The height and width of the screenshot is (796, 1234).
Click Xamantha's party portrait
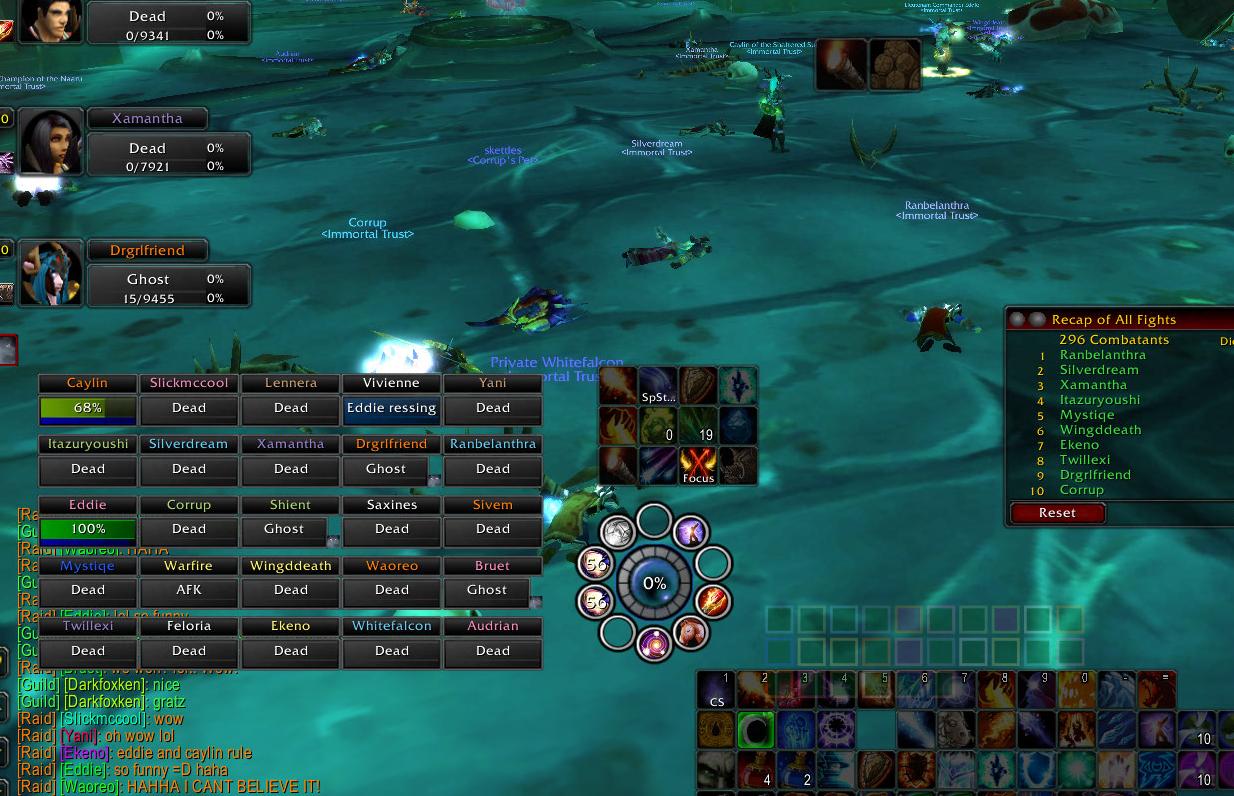(50, 141)
